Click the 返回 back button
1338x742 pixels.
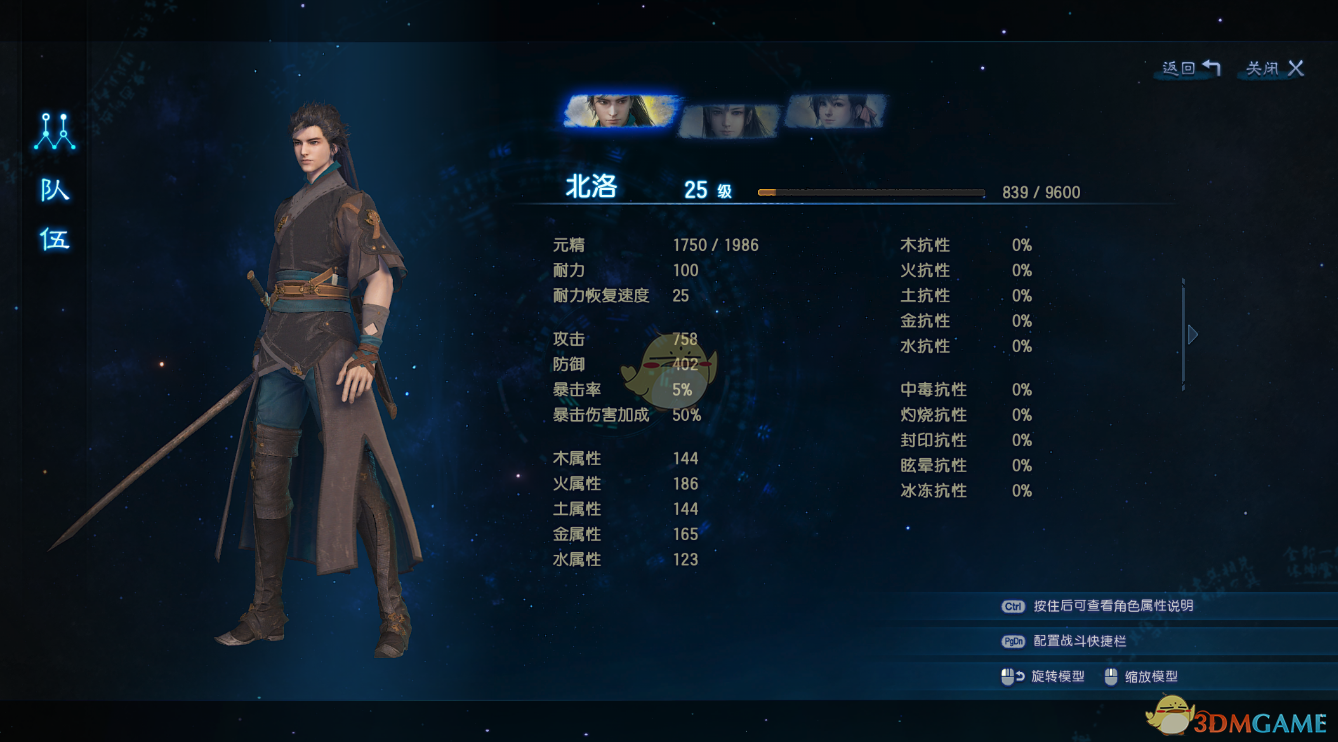click(x=1191, y=68)
